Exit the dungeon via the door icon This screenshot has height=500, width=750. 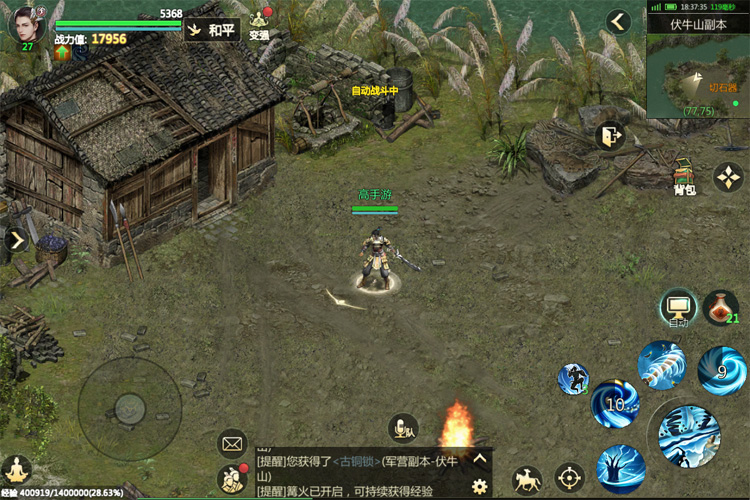pyautogui.click(x=609, y=137)
